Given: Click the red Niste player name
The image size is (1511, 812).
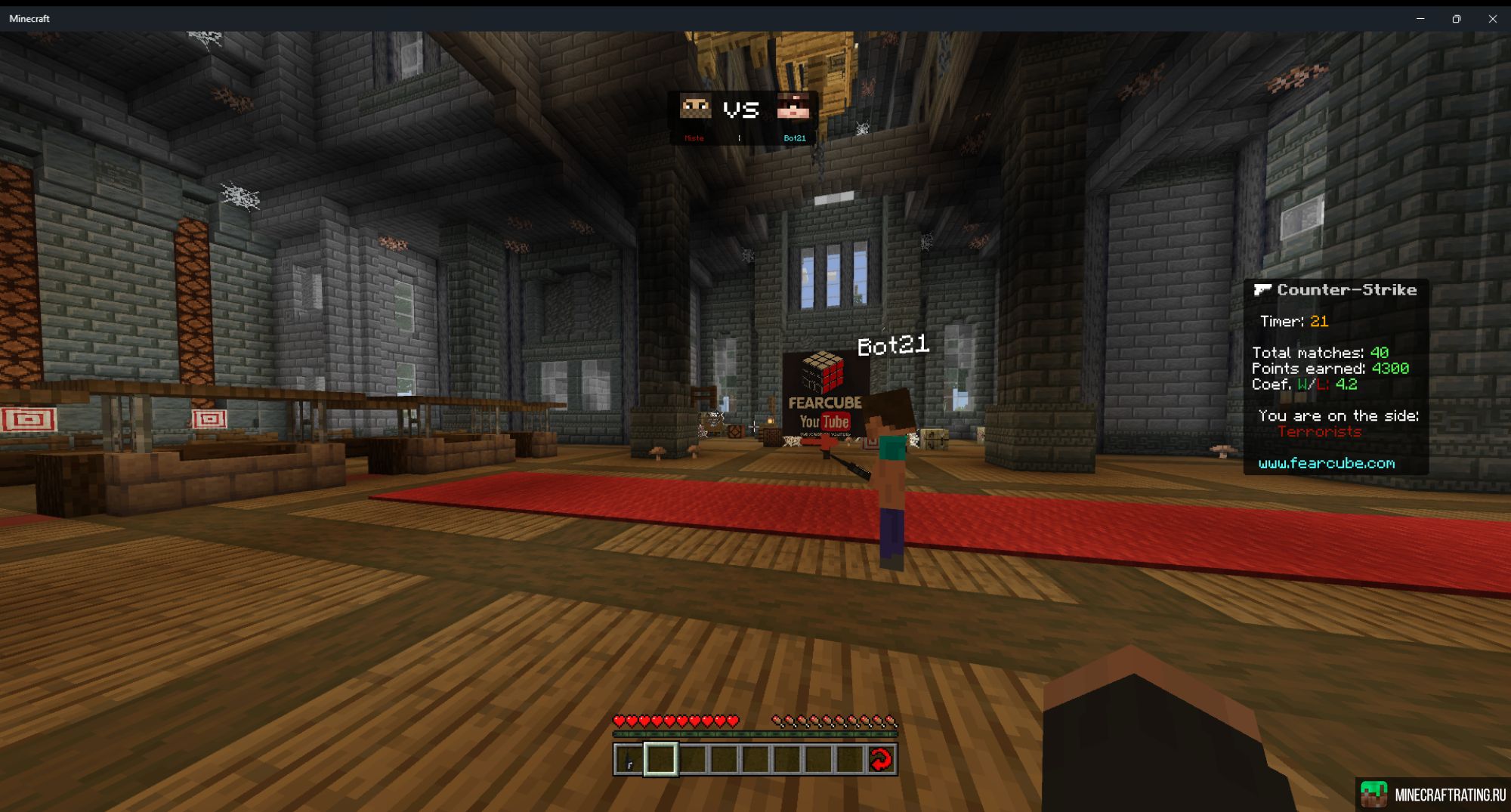Looking at the screenshot, I should [693, 138].
